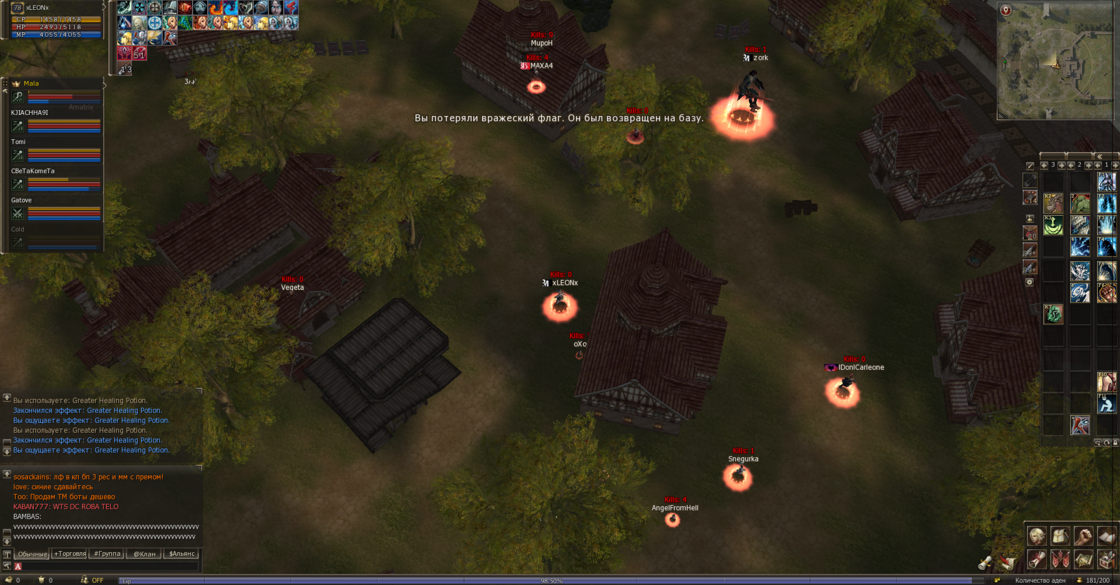Show the Обычные chat tab

pos(31,553)
